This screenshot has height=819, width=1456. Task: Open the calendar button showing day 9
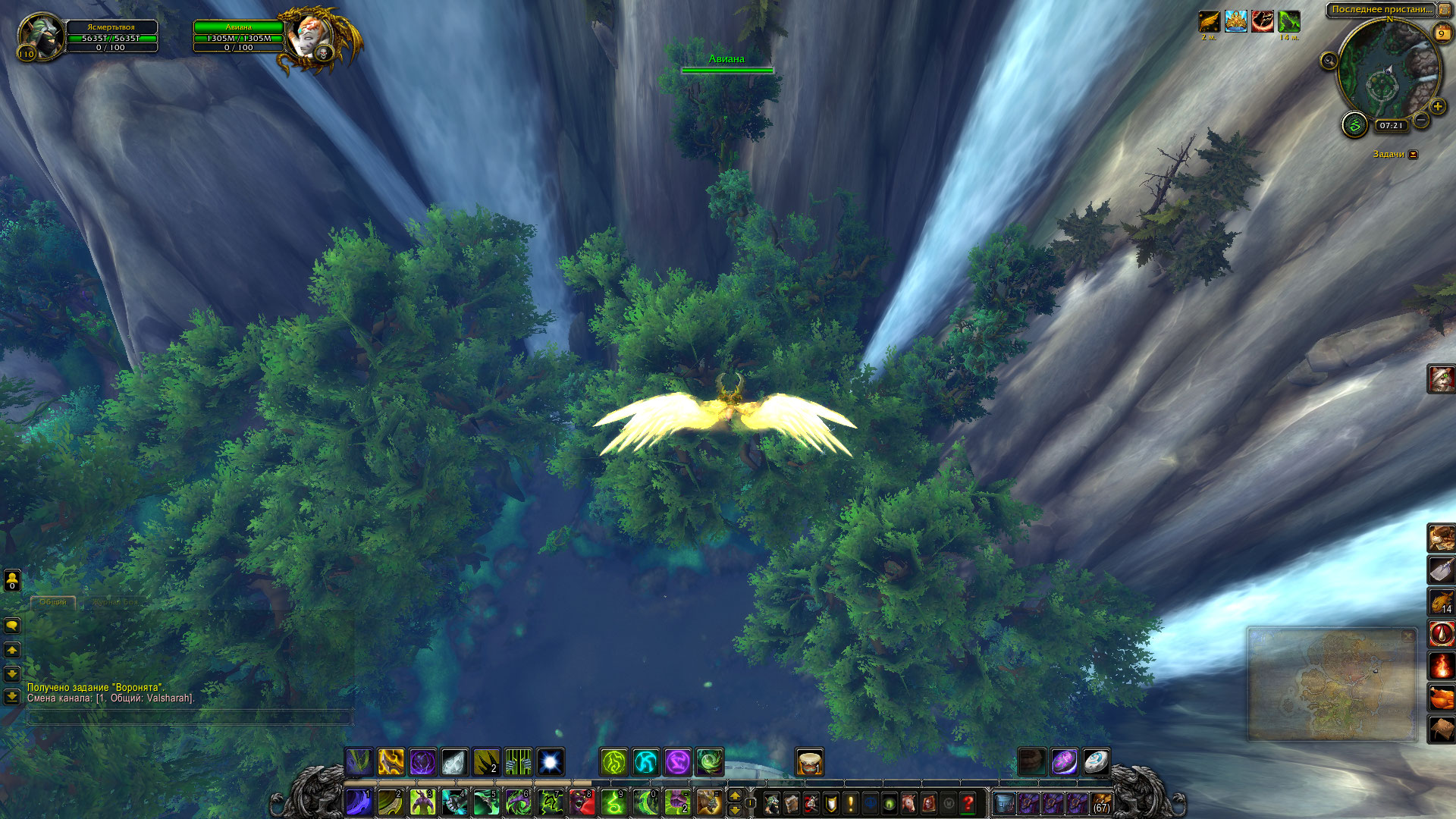pyautogui.click(x=1442, y=33)
